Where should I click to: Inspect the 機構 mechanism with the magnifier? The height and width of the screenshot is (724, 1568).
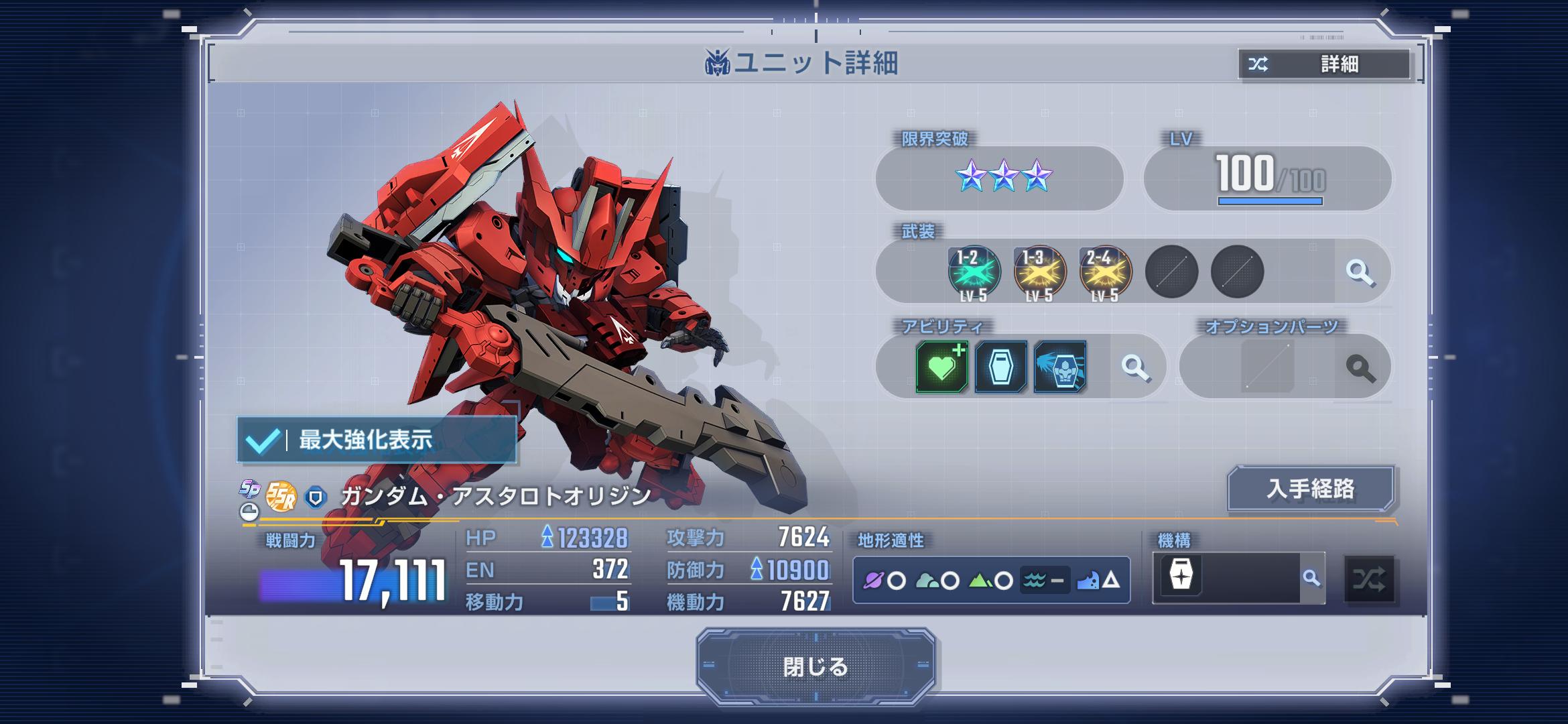(x=1311, y=578)
